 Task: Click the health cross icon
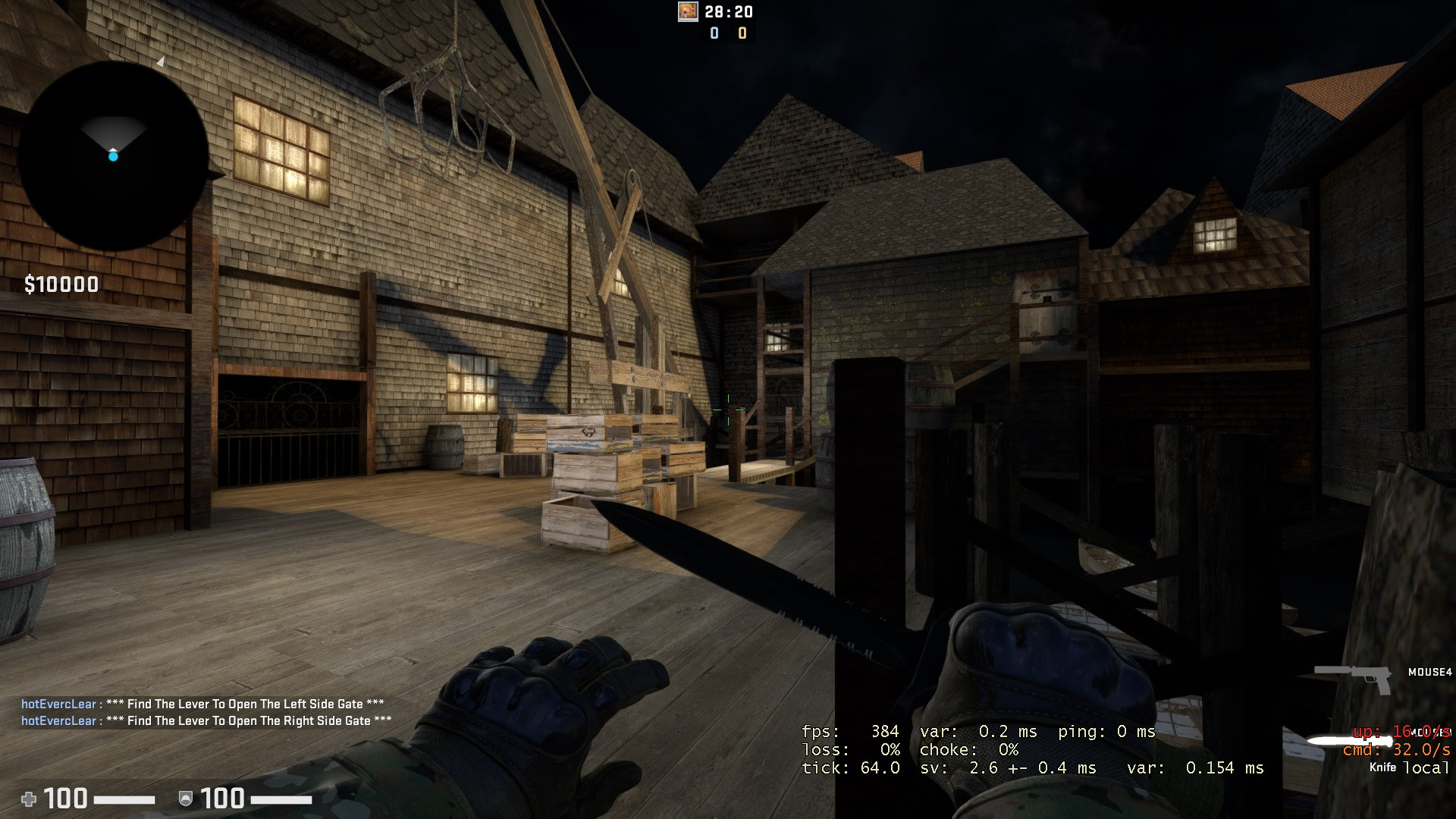[x=30, y=799]
